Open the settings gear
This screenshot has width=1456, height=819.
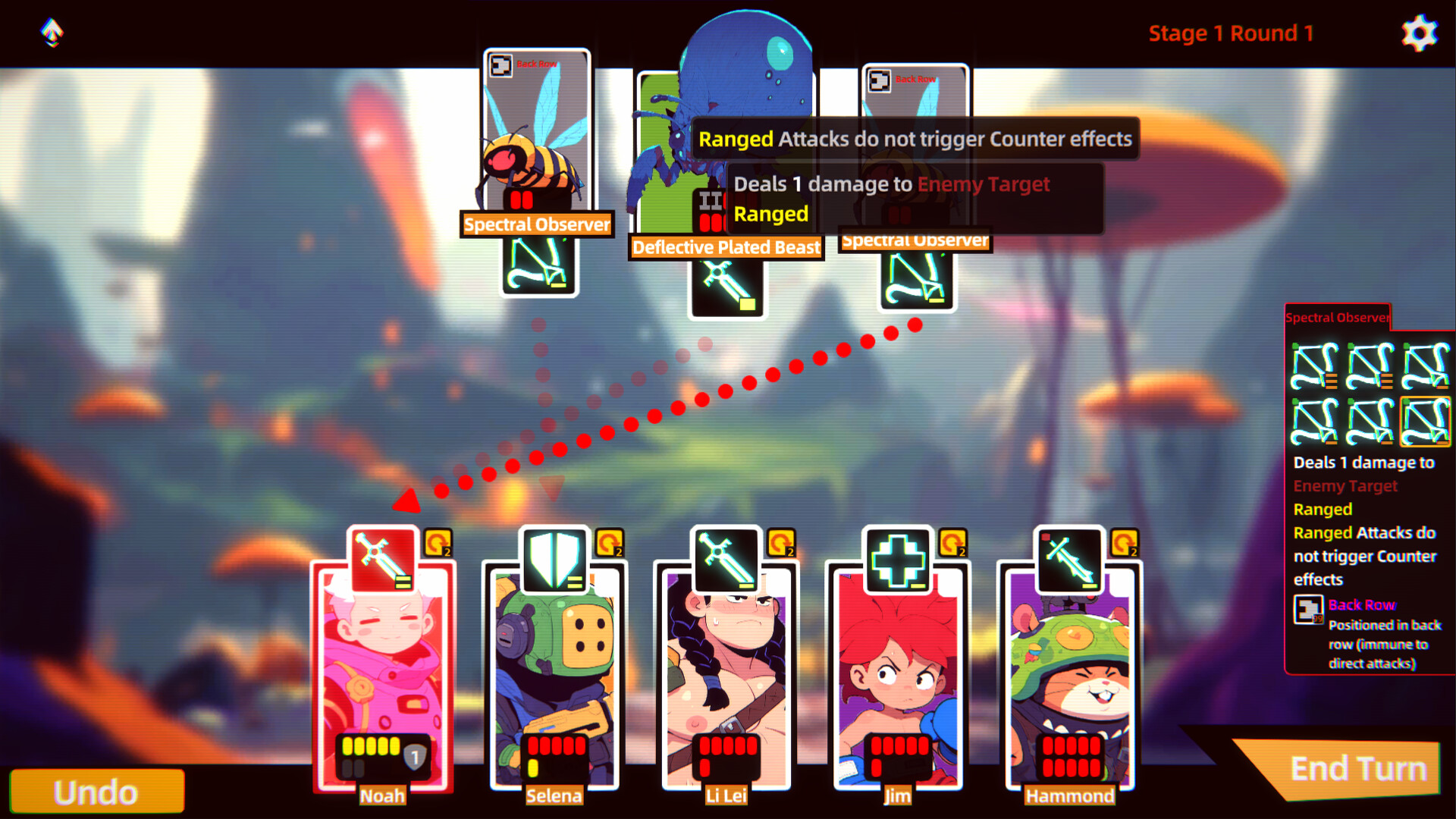tap(1419, 32)
